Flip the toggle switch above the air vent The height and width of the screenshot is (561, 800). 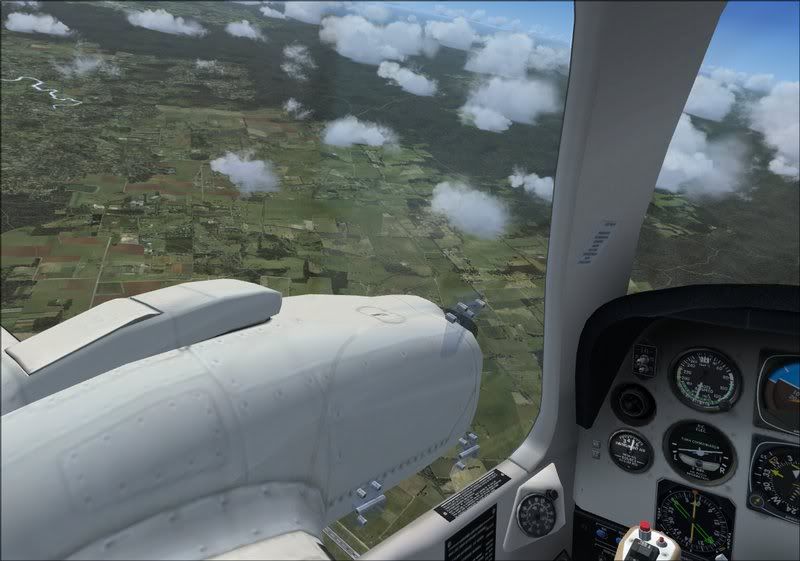(x=643, y=360)
